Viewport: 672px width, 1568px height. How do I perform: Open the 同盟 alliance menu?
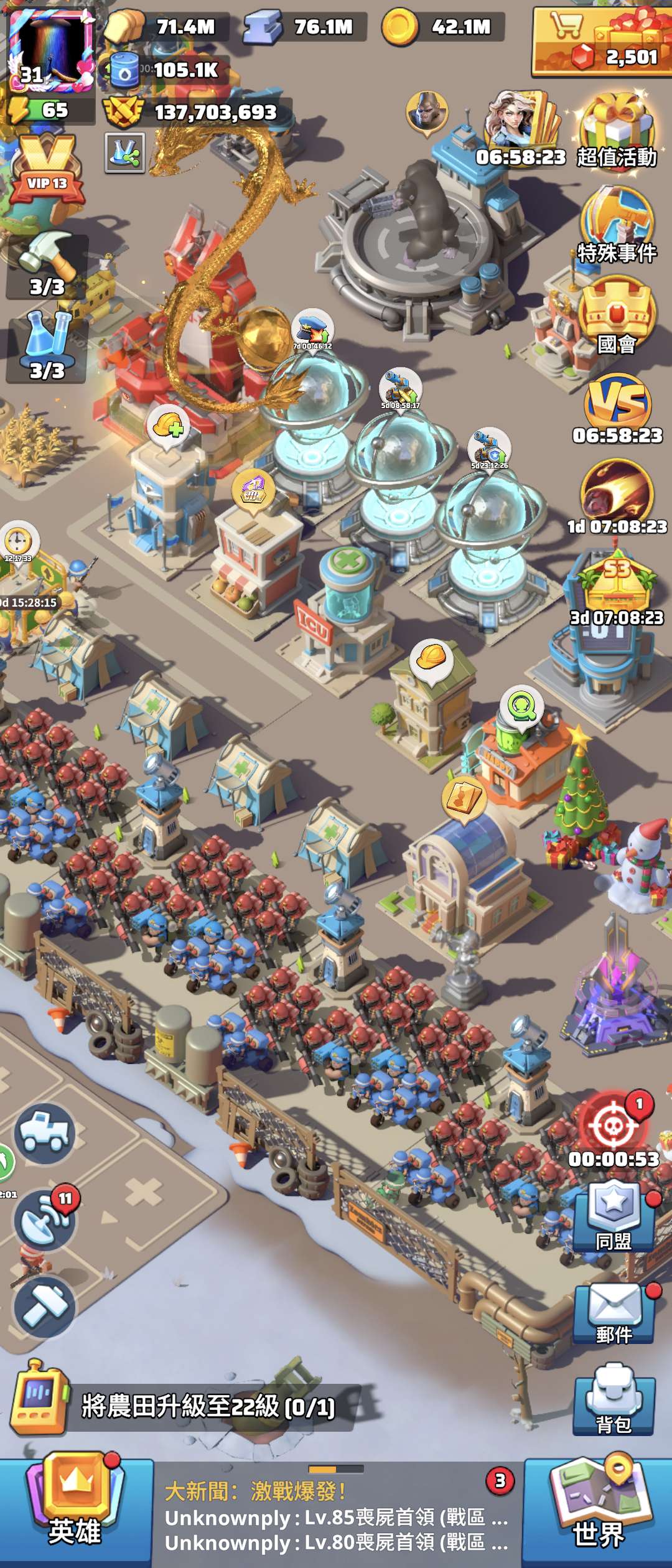click(x=614, y=1216)
